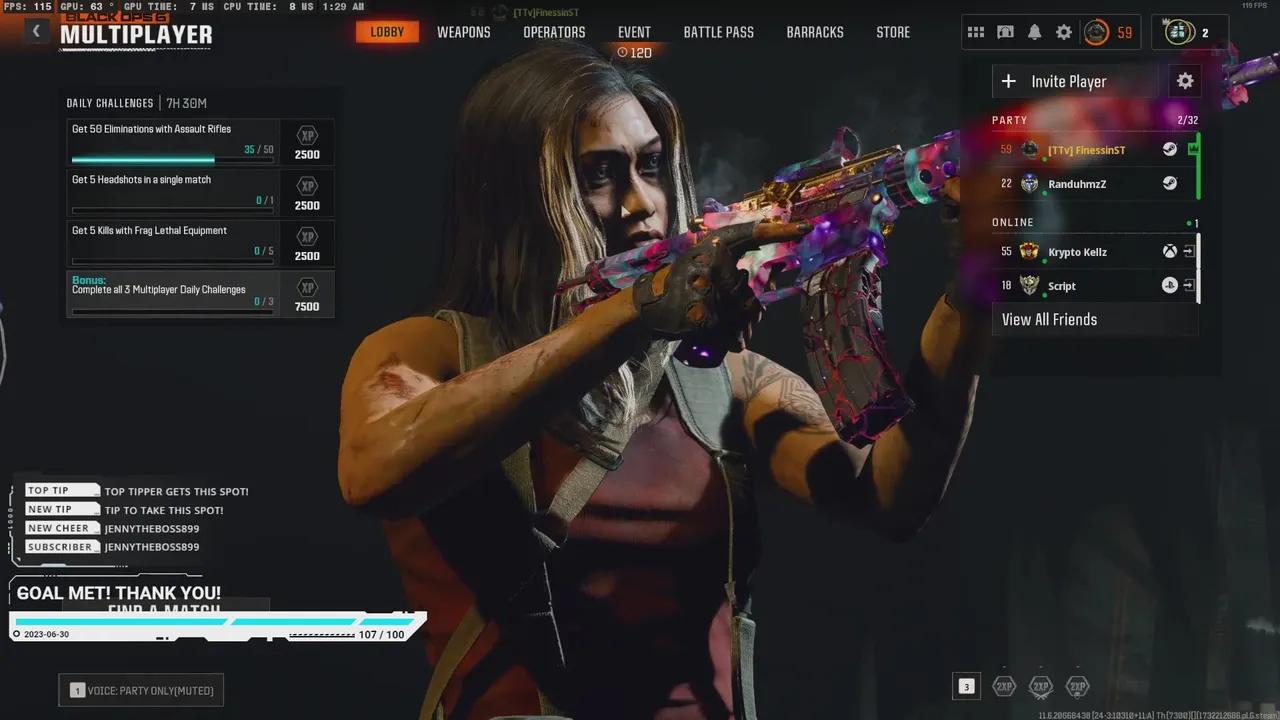Select the Weapon 2XP token
The width and height of the screenshot is (1280, 720).
pyautogui.click(x=1041, y=686)
